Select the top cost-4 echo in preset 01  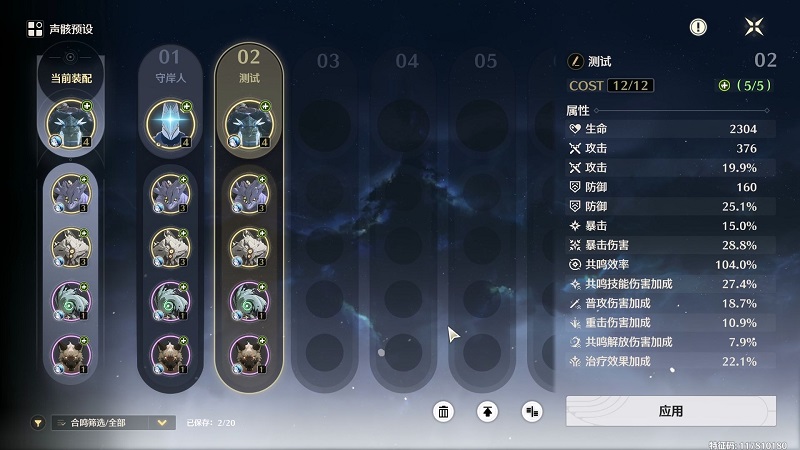(x=170, y=123)
